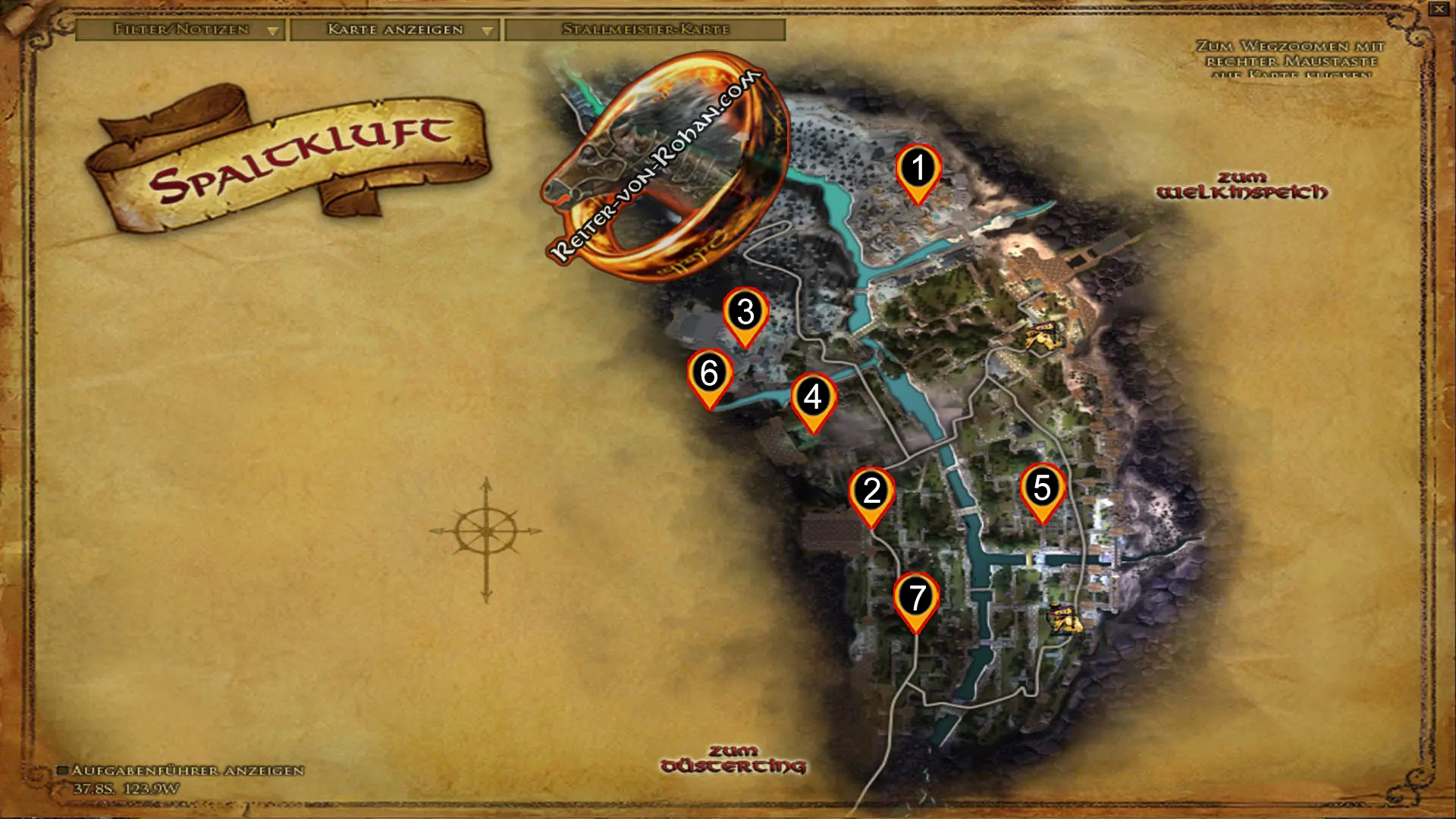
Task: Open the Filter/Notizen menu
Action: 180,31
